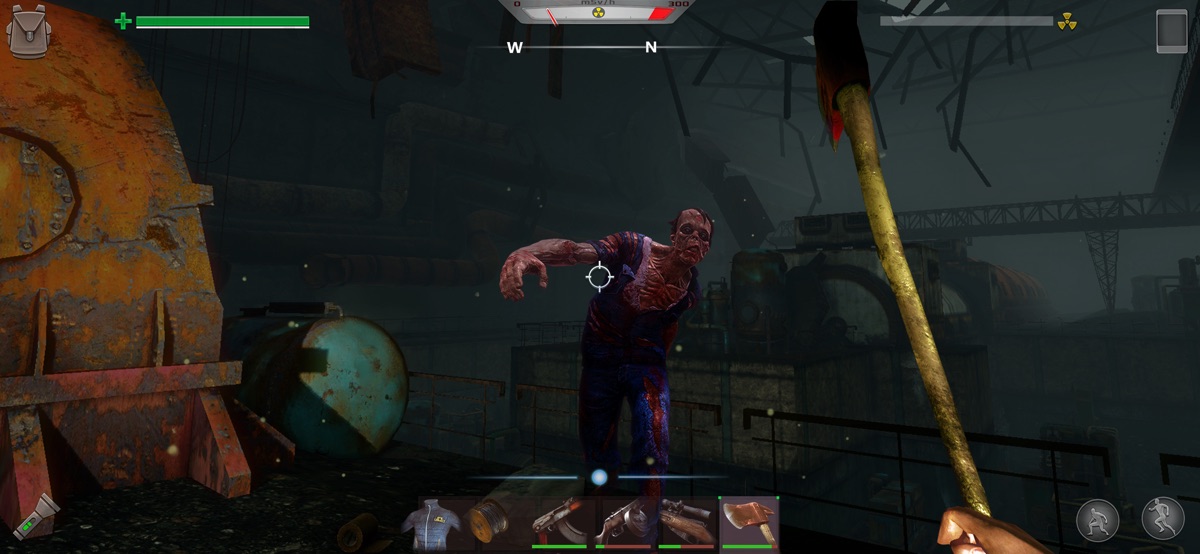Viewport: 1200px width, 554px height.
Task: Activate the sprint button
Action: pyautogui.click(x=1163, y=520)
